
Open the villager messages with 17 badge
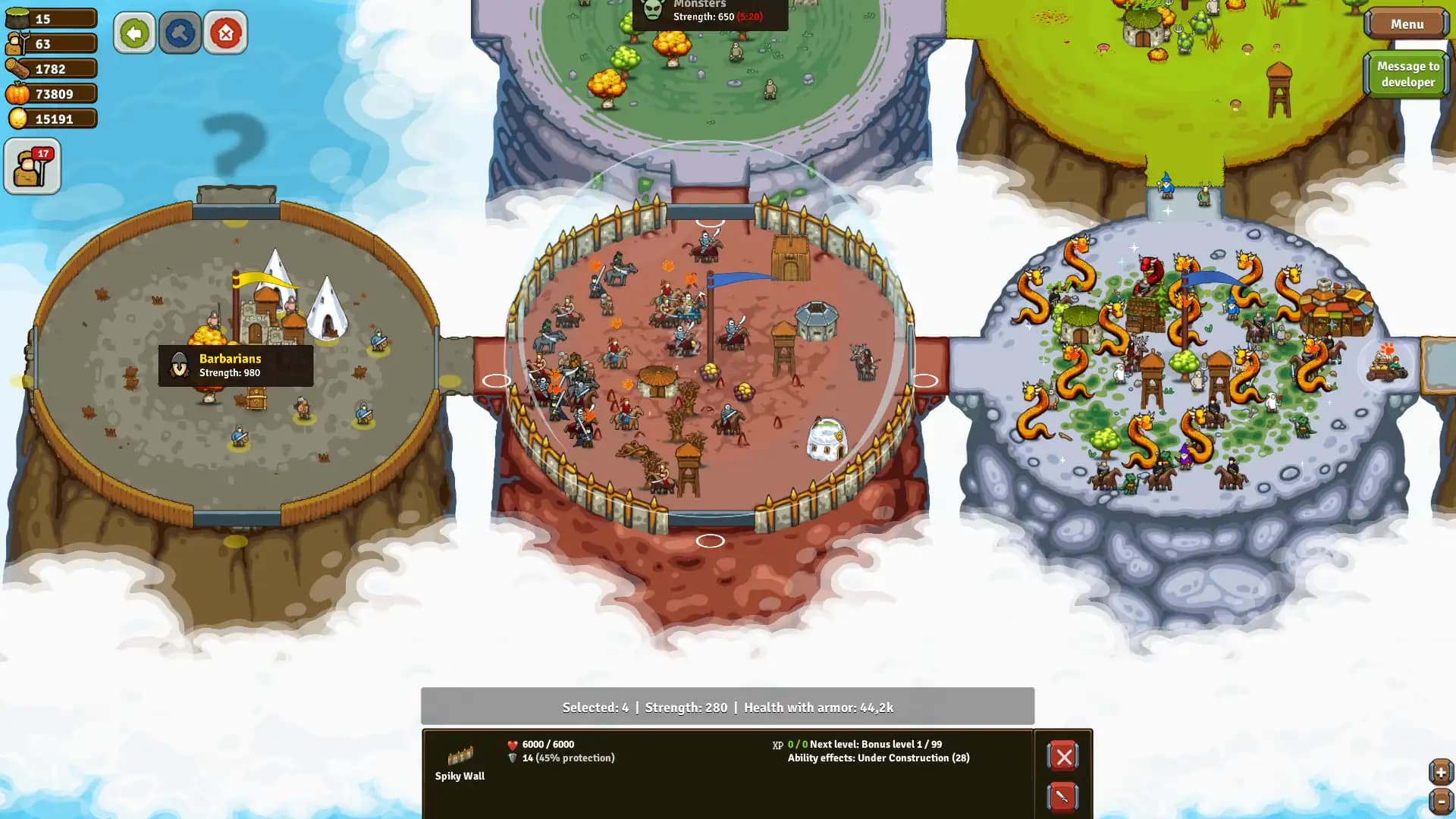32,165
